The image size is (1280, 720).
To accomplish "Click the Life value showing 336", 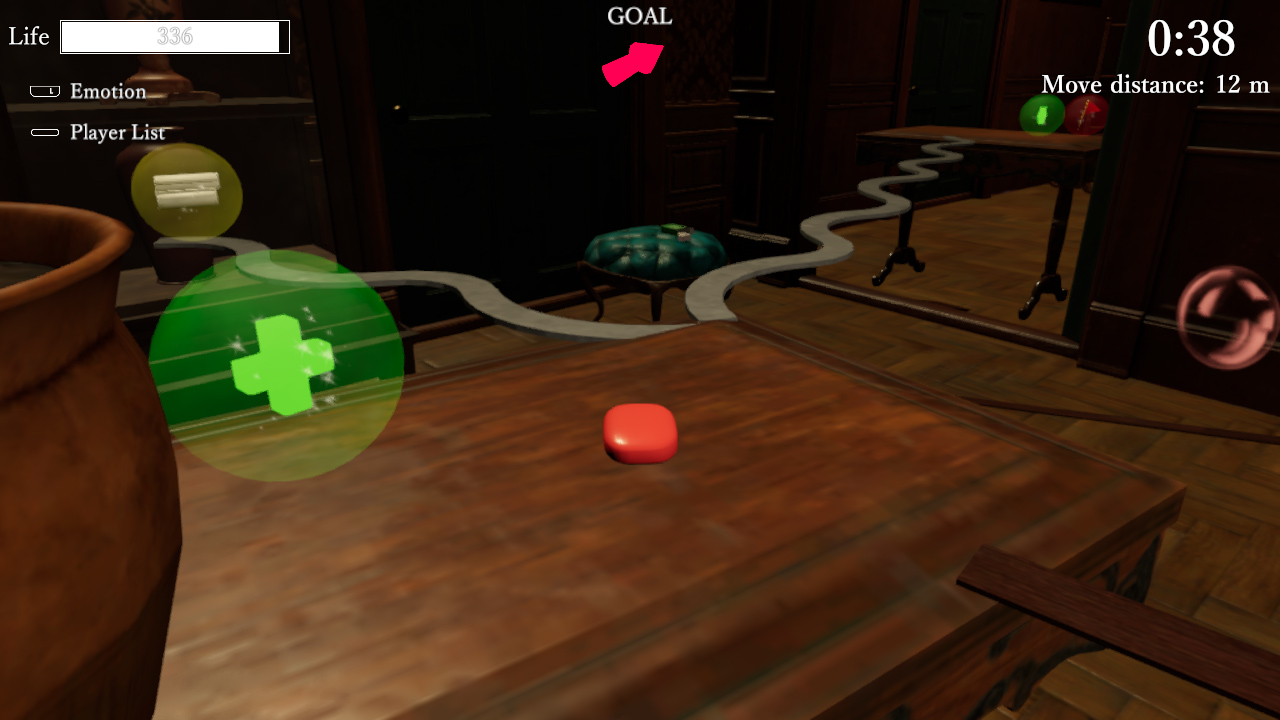I will pyautogui.click(x=174, y=37).
